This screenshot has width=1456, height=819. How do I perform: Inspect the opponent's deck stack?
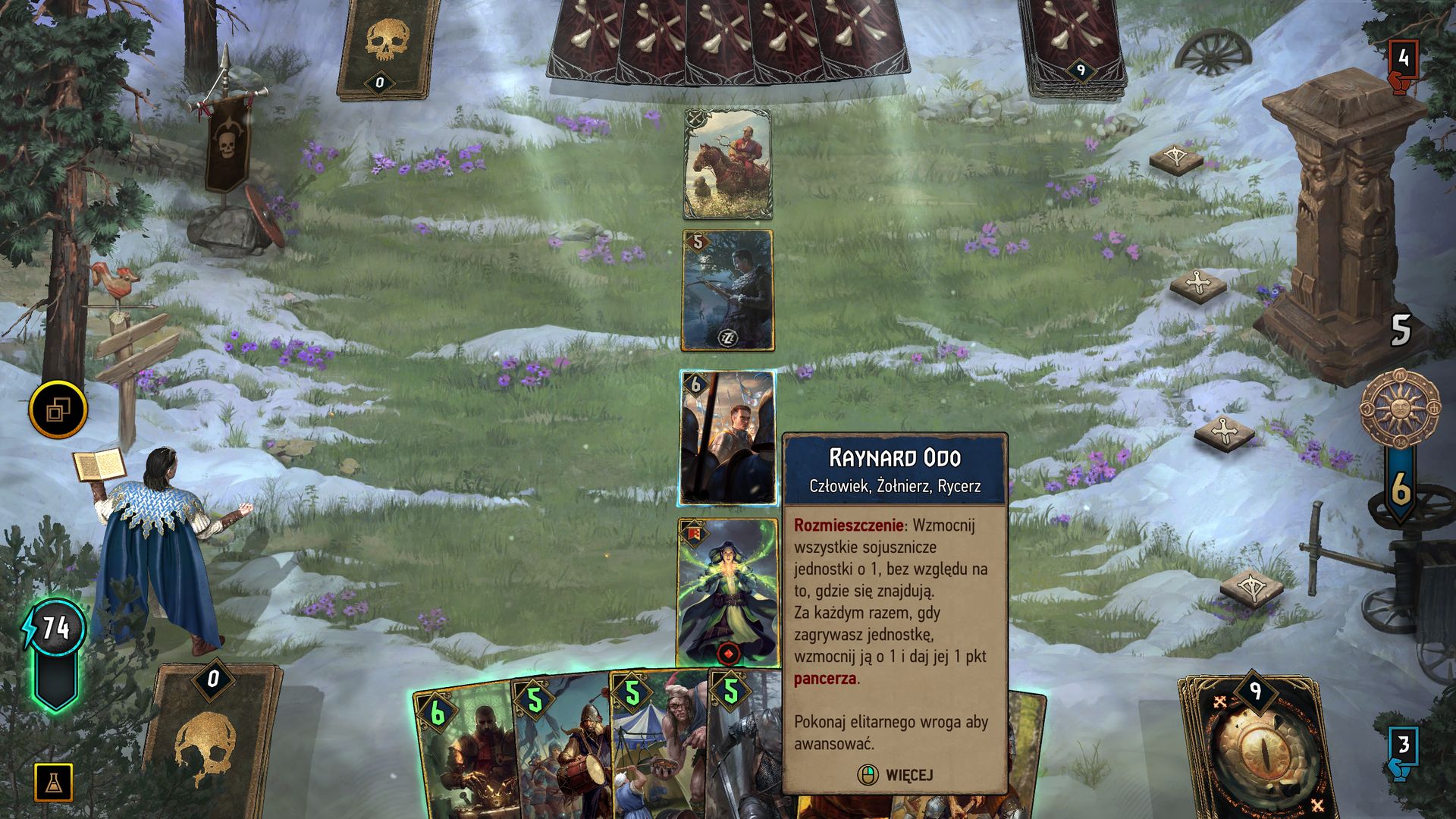1072,44
